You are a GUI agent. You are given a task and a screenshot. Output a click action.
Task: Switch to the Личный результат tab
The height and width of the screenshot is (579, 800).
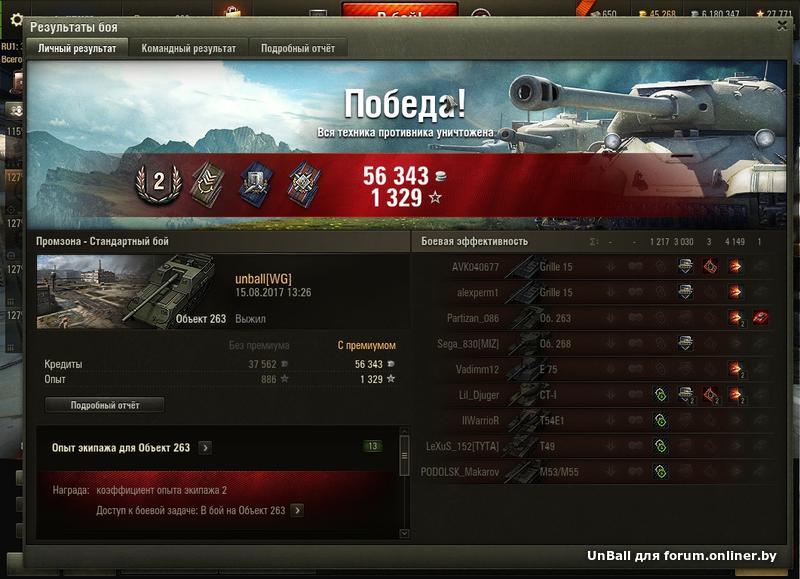tap(77, 48)
